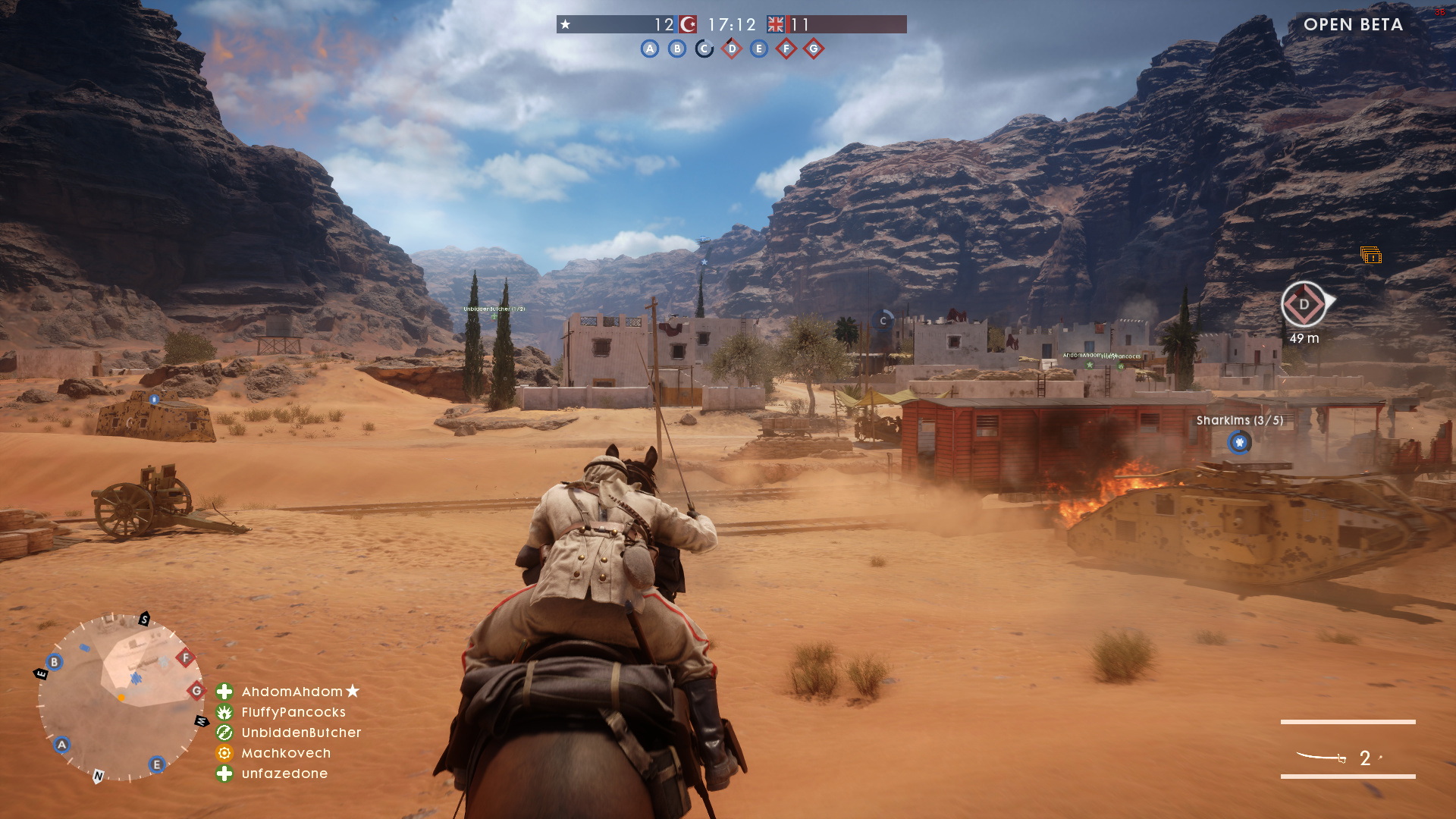Select the British team flag in scoreboard

tap(776, 24)
